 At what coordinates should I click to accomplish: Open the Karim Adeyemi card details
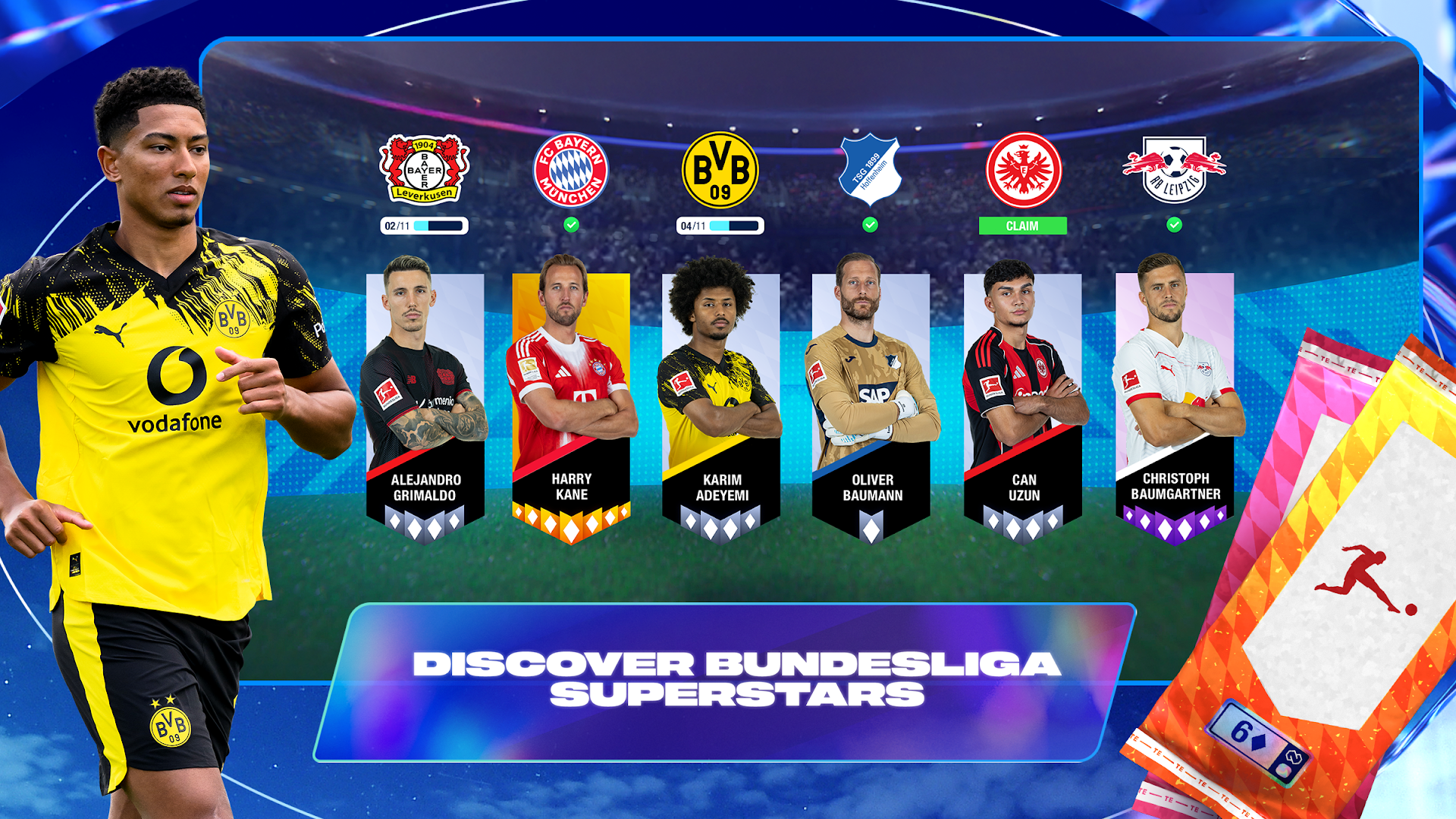[x=720, y=394]
